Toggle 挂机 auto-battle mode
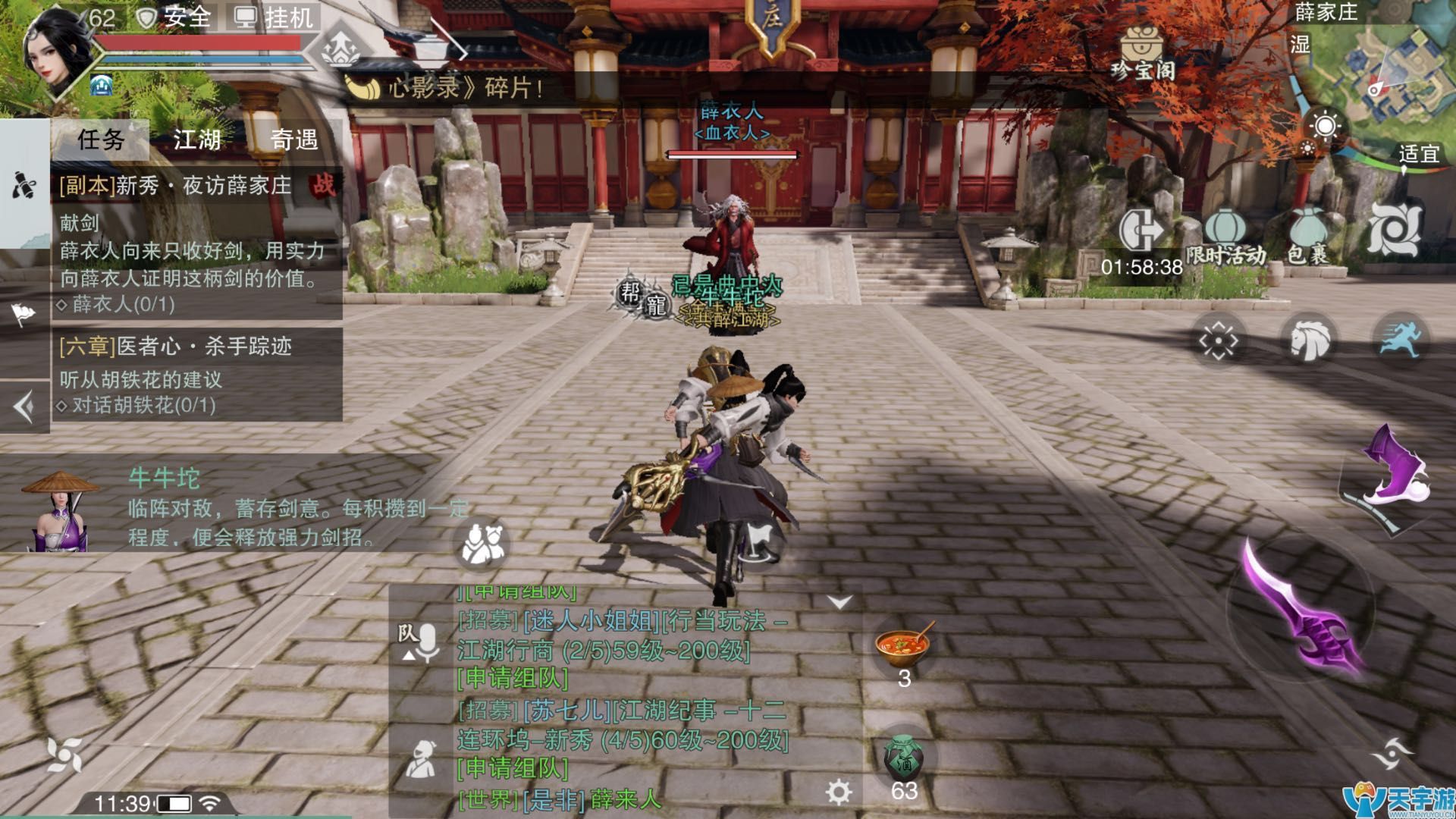Viewport: 1456px width, 819px height. pos(275,17)
